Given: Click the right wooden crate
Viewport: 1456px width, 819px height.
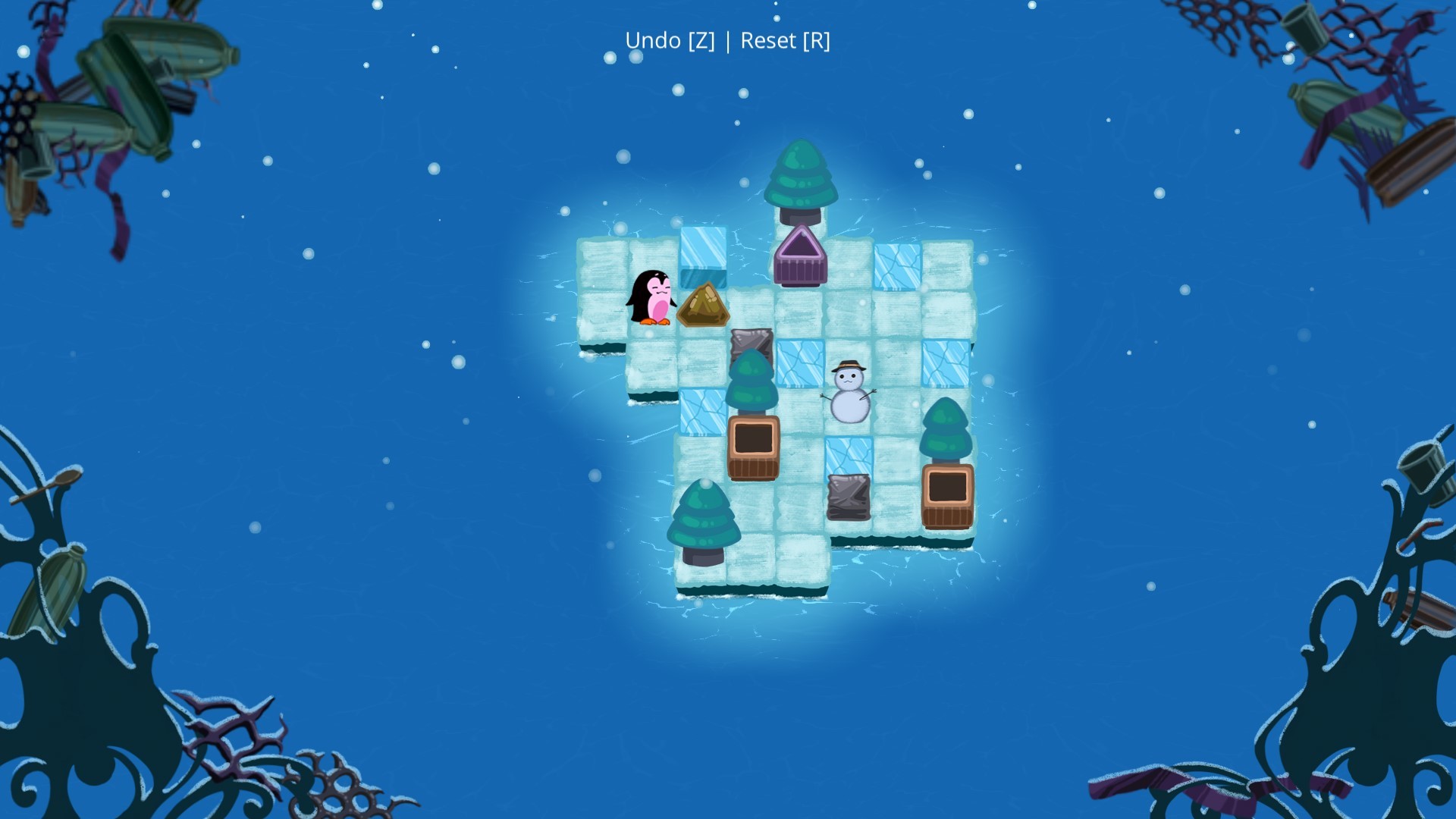Looking at the screenshot, I should [x=946, y=497].
